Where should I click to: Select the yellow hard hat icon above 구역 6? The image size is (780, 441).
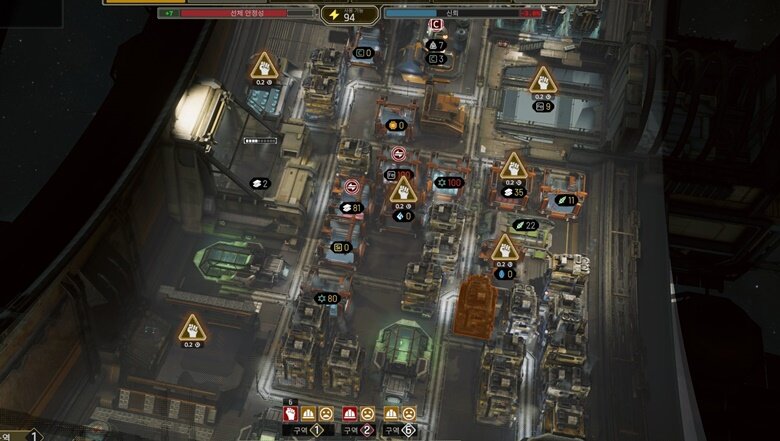(x=392, y=413)
